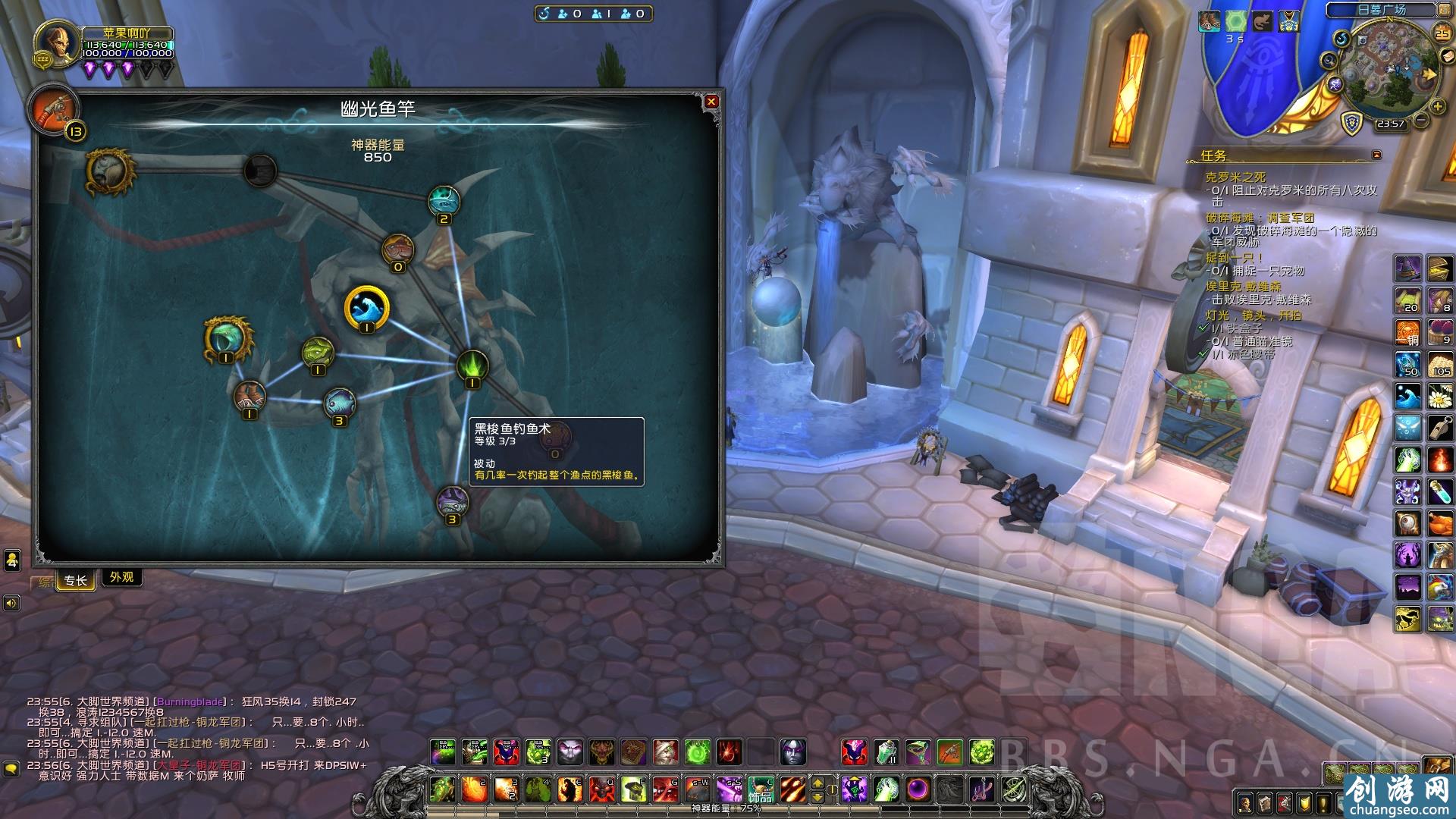Open the calendar showing day 25
This screenshot has height=819, width=1456.
[1441, 33]
